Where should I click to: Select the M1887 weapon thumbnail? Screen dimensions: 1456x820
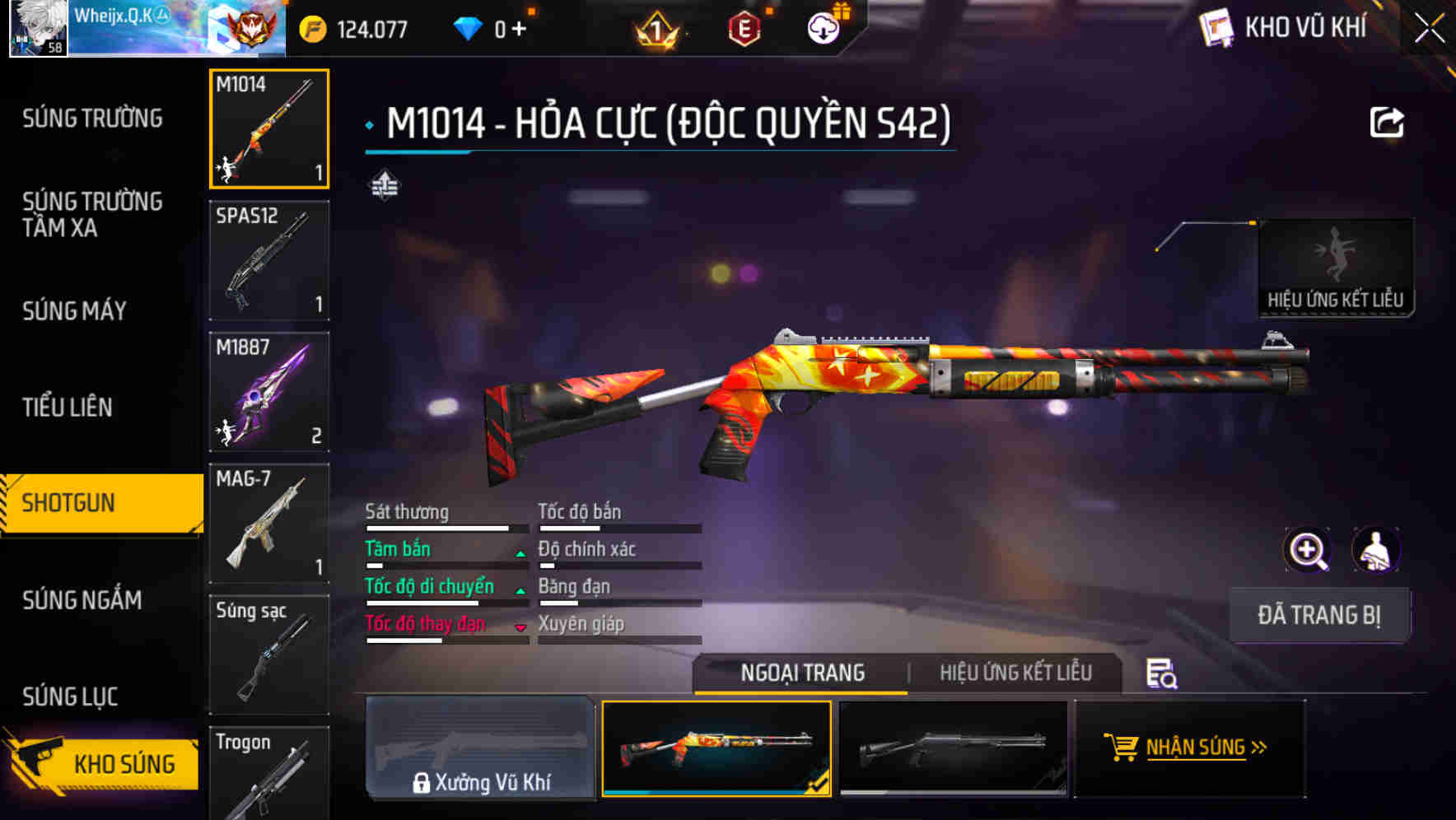click(268, 392)
